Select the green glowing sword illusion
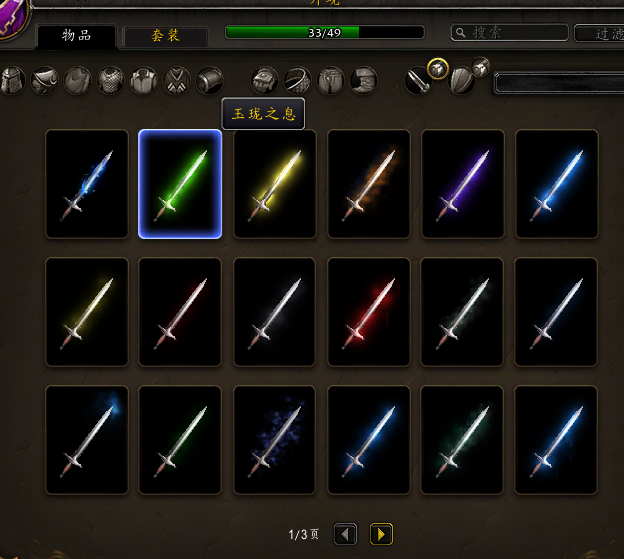 tap(180, 184)
